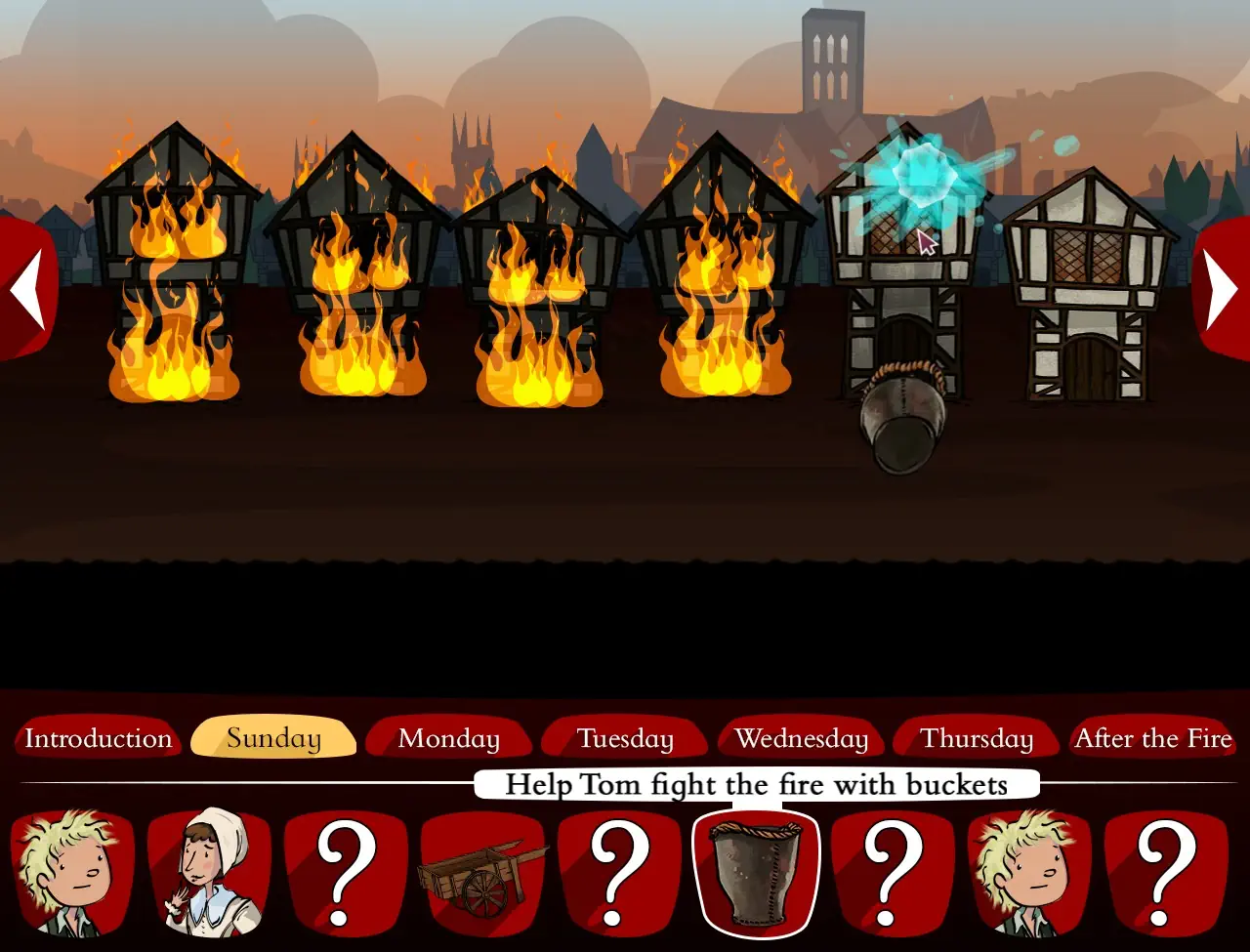Click the active Sunday tab
1250x952 pixels.
(x=273, y=739)
